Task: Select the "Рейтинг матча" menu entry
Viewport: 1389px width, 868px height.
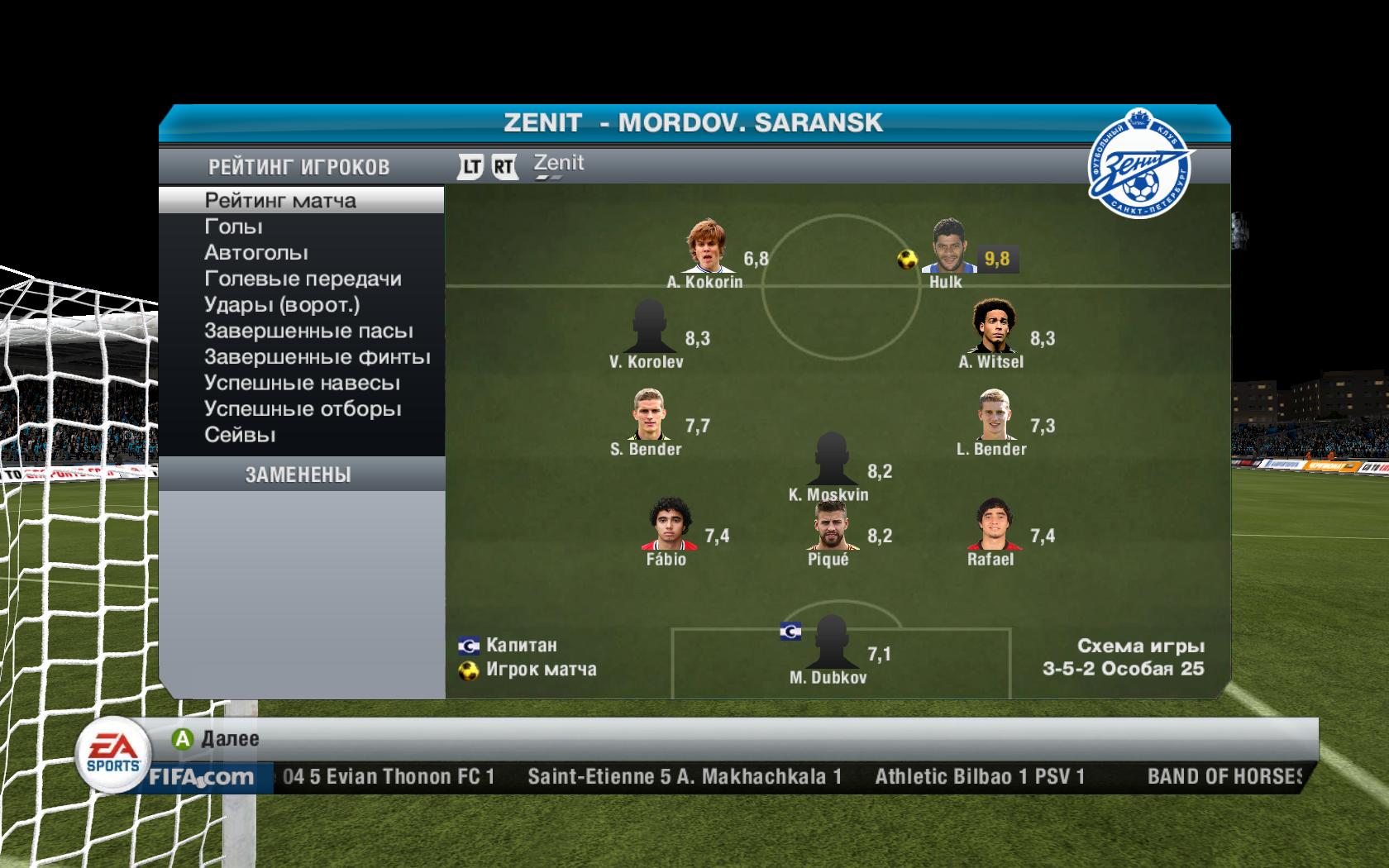Action: point(280,200)
